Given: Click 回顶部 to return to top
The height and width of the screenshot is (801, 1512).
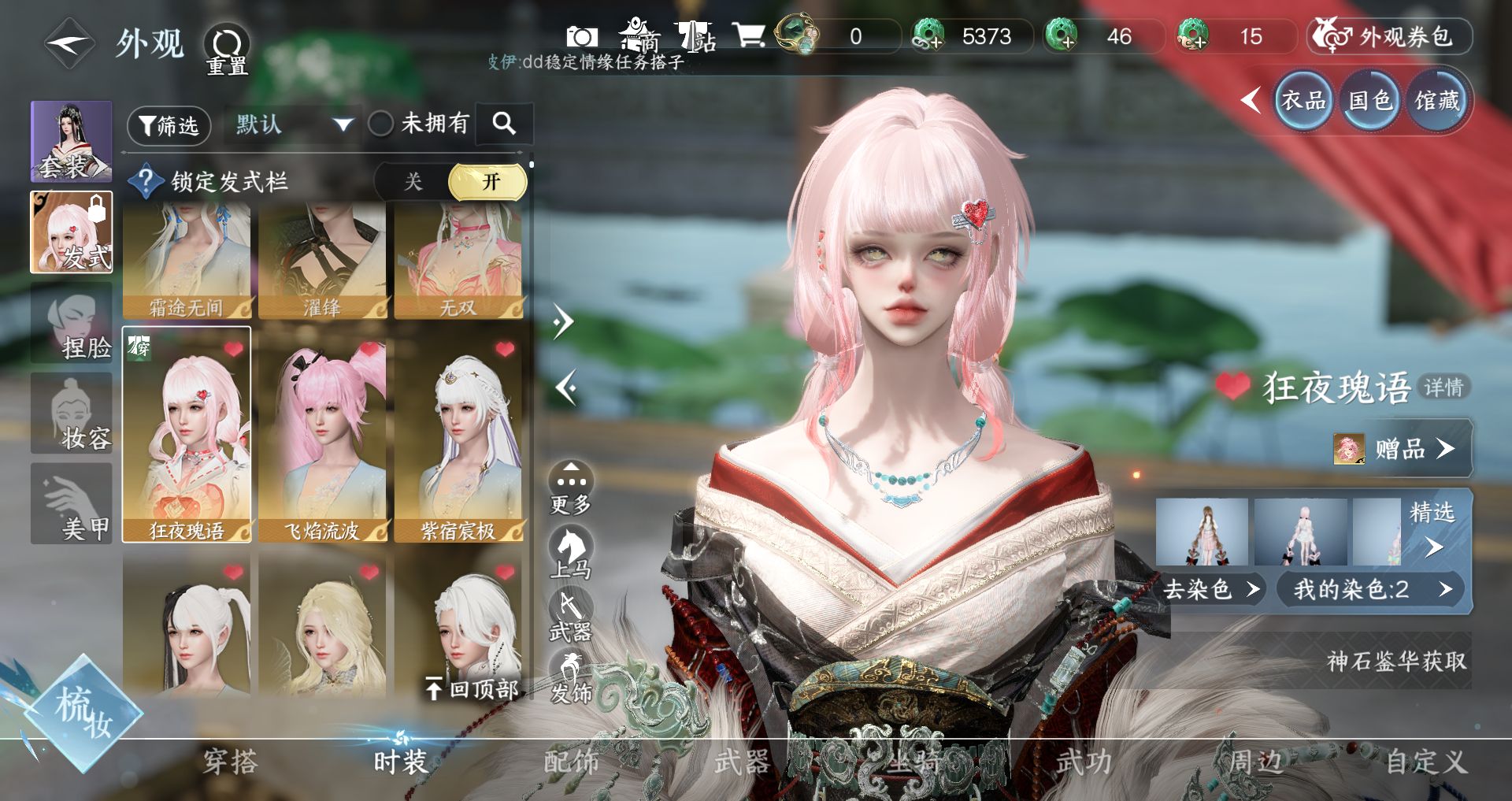Looking at the screenshot, I should (472, 689).
